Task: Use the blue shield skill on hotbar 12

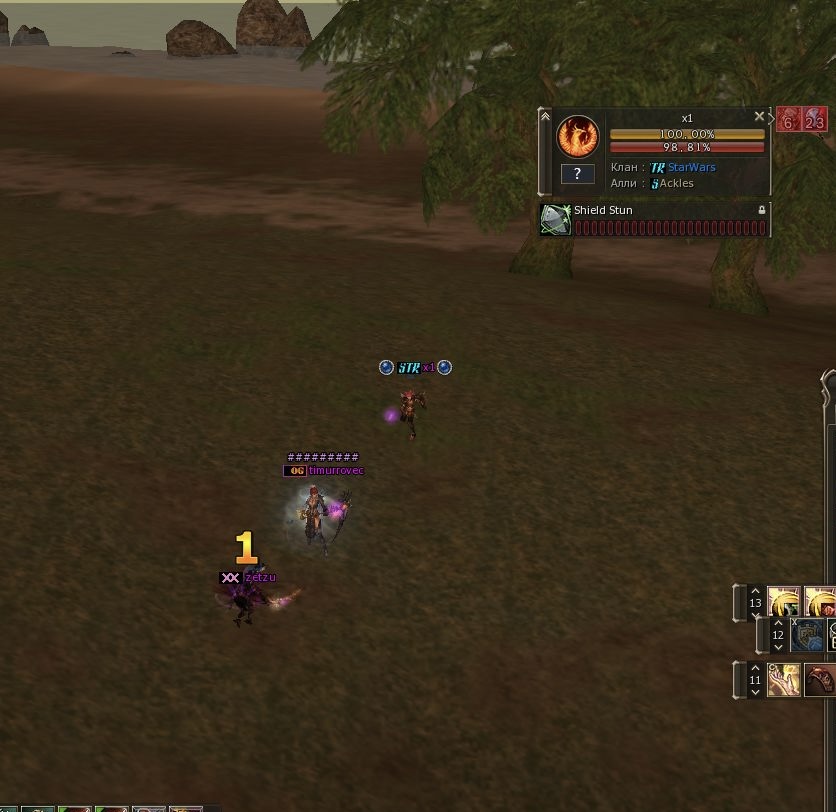Action: (x=807, y=635)
